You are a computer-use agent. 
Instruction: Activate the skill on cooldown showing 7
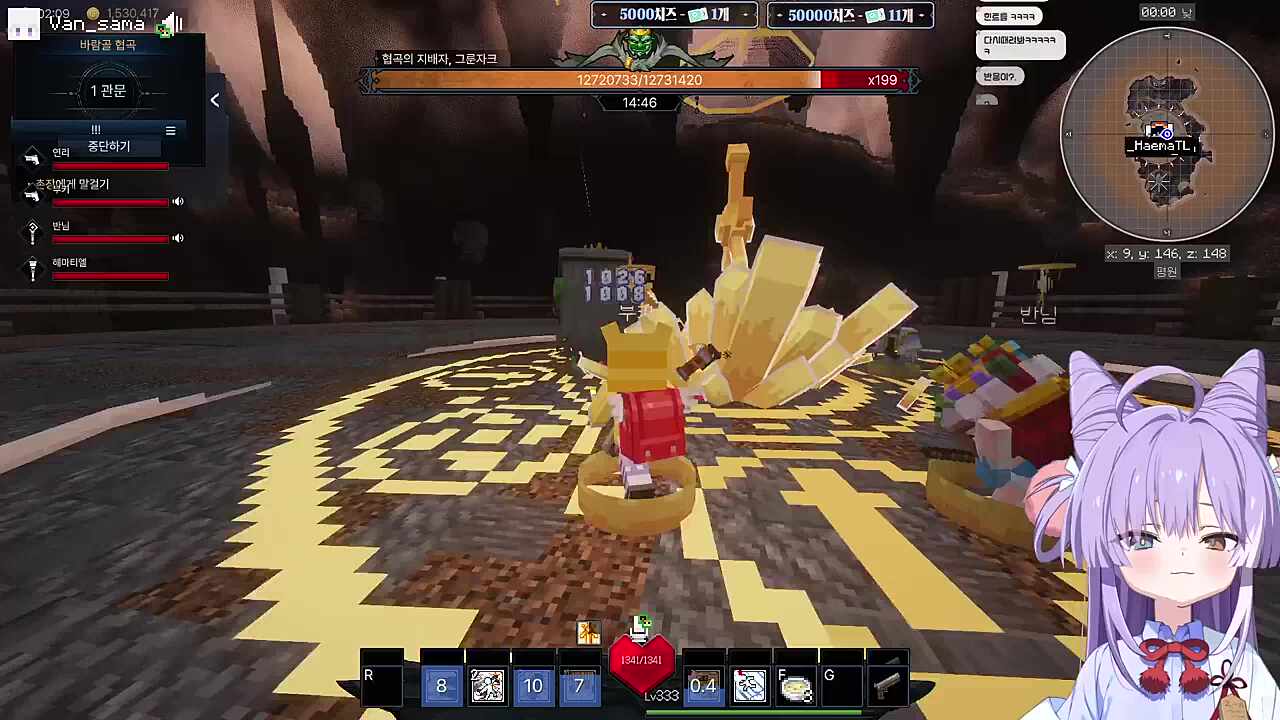(x=579, y=686)
